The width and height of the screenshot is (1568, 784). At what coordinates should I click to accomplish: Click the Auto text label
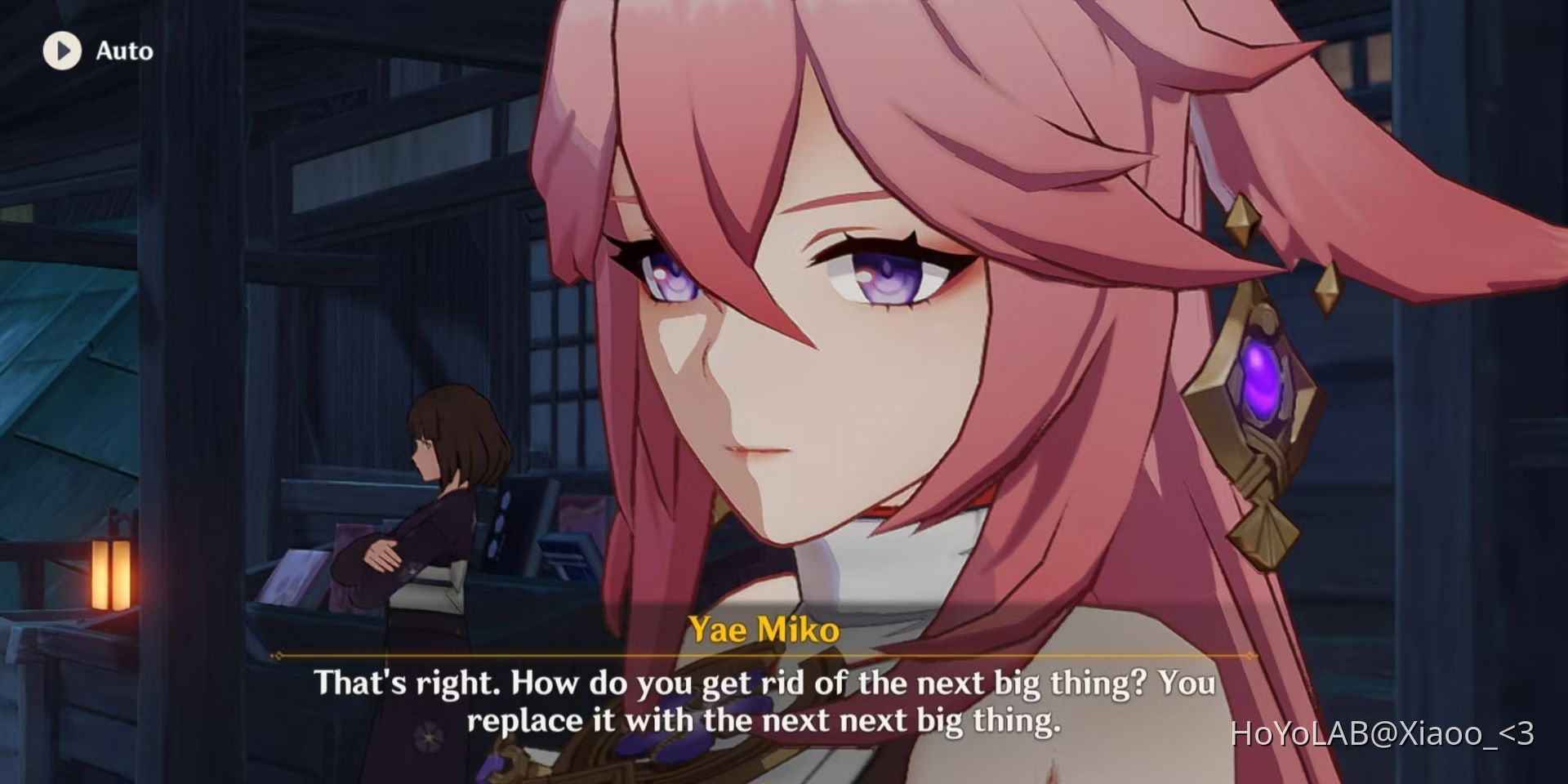click(x=124, y=51)
